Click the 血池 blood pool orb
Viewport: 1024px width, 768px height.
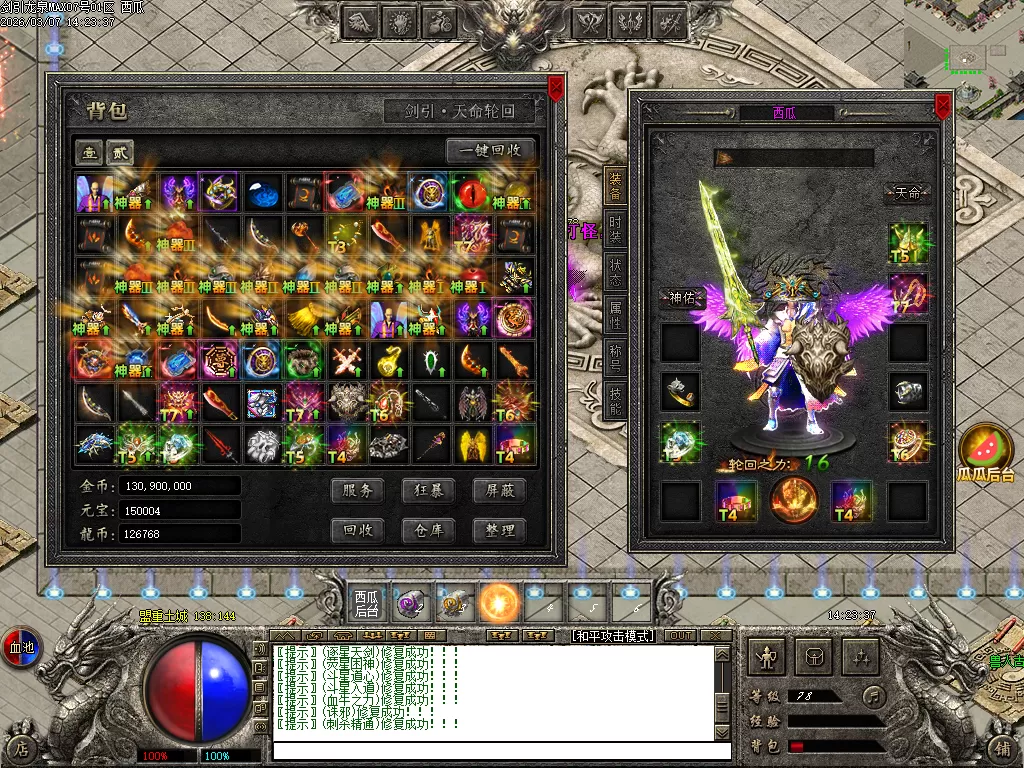[x=21, y=647]
